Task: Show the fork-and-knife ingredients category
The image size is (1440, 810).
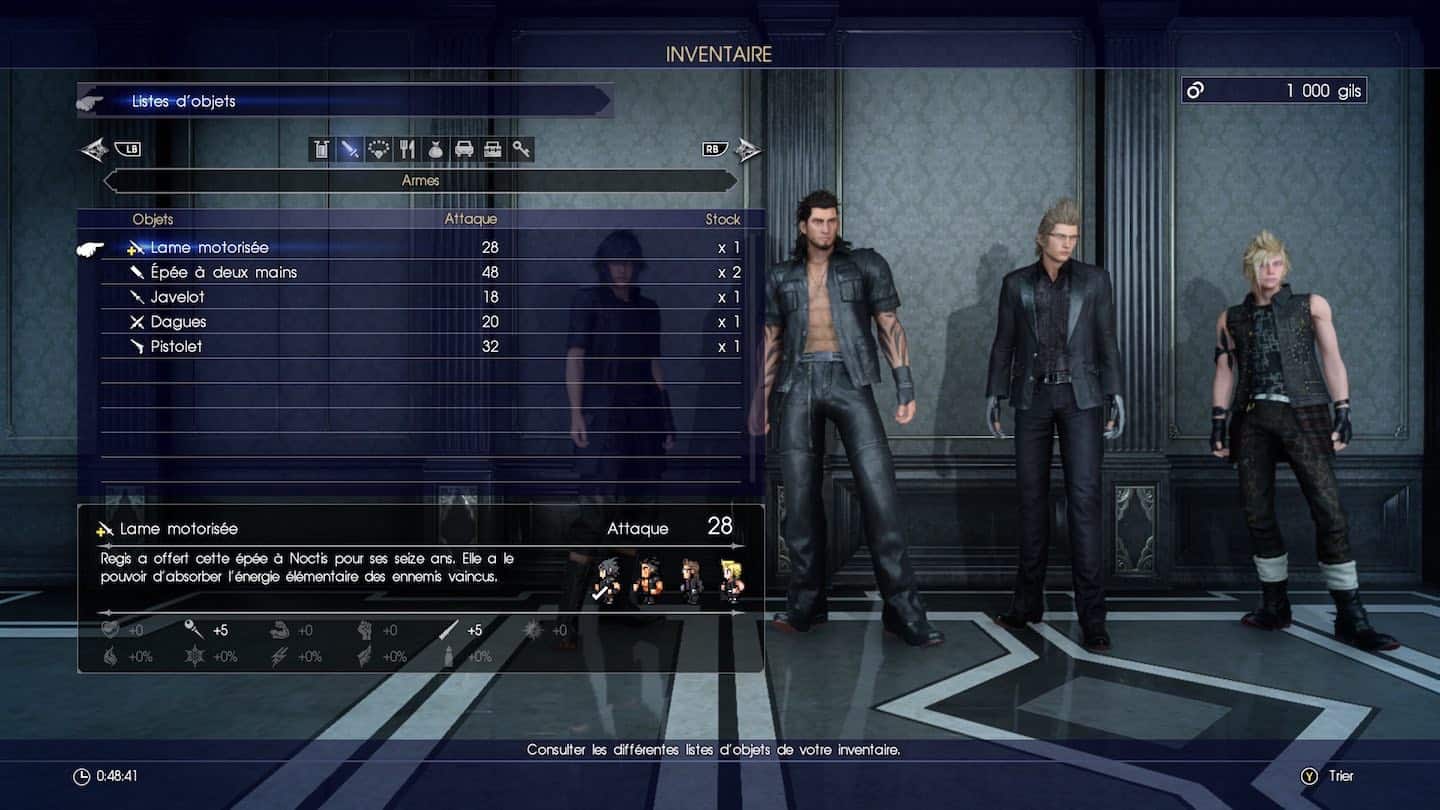Action: [406, 149]
